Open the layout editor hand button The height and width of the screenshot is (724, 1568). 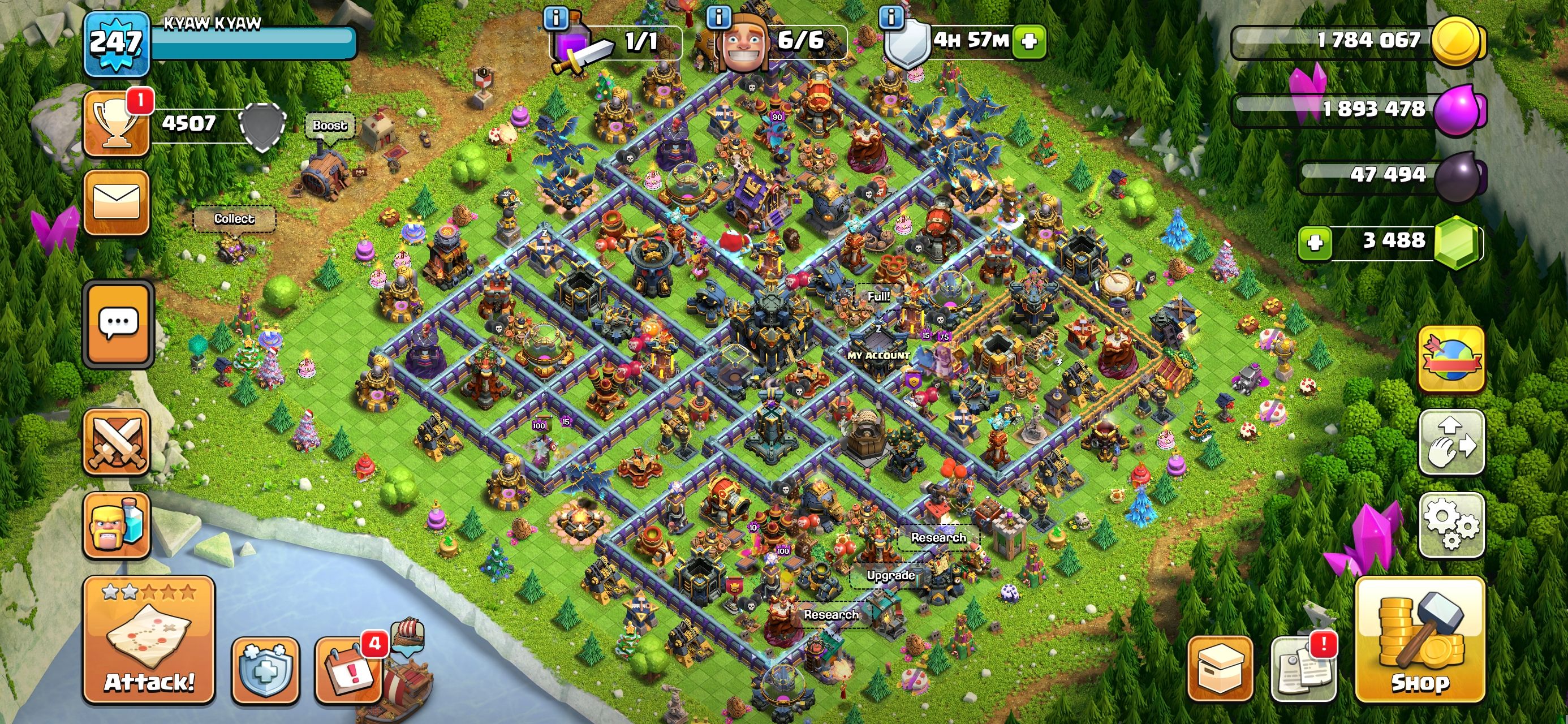pyautogui.click(x=1451, y=441)
